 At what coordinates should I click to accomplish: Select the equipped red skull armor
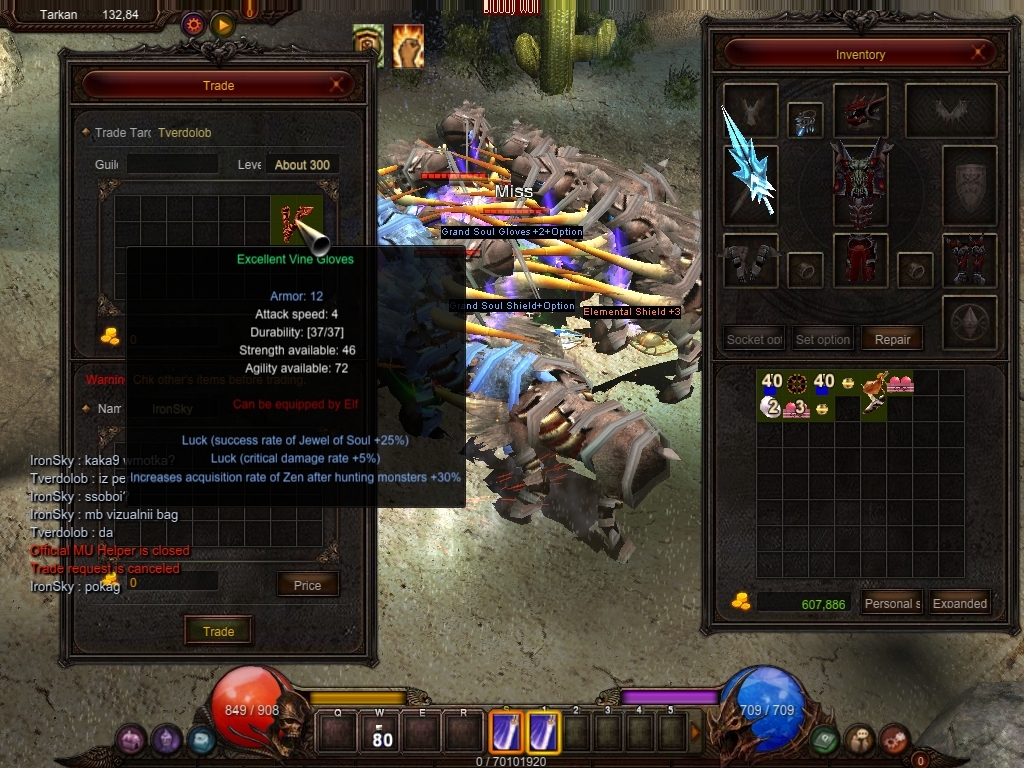(x=860, y=185)
